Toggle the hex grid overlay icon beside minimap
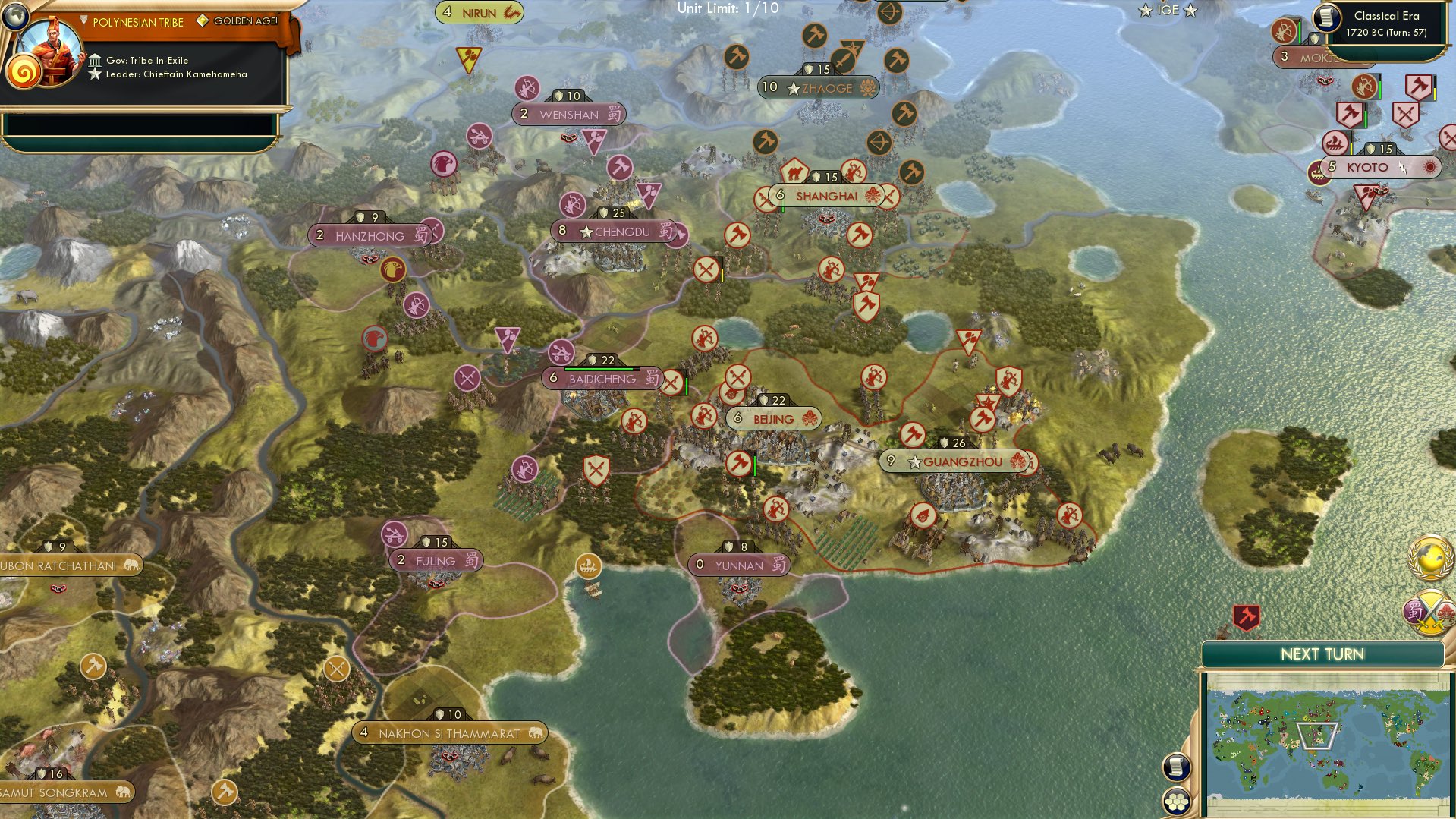1456x819 pixels. (x=1178, y=799)
